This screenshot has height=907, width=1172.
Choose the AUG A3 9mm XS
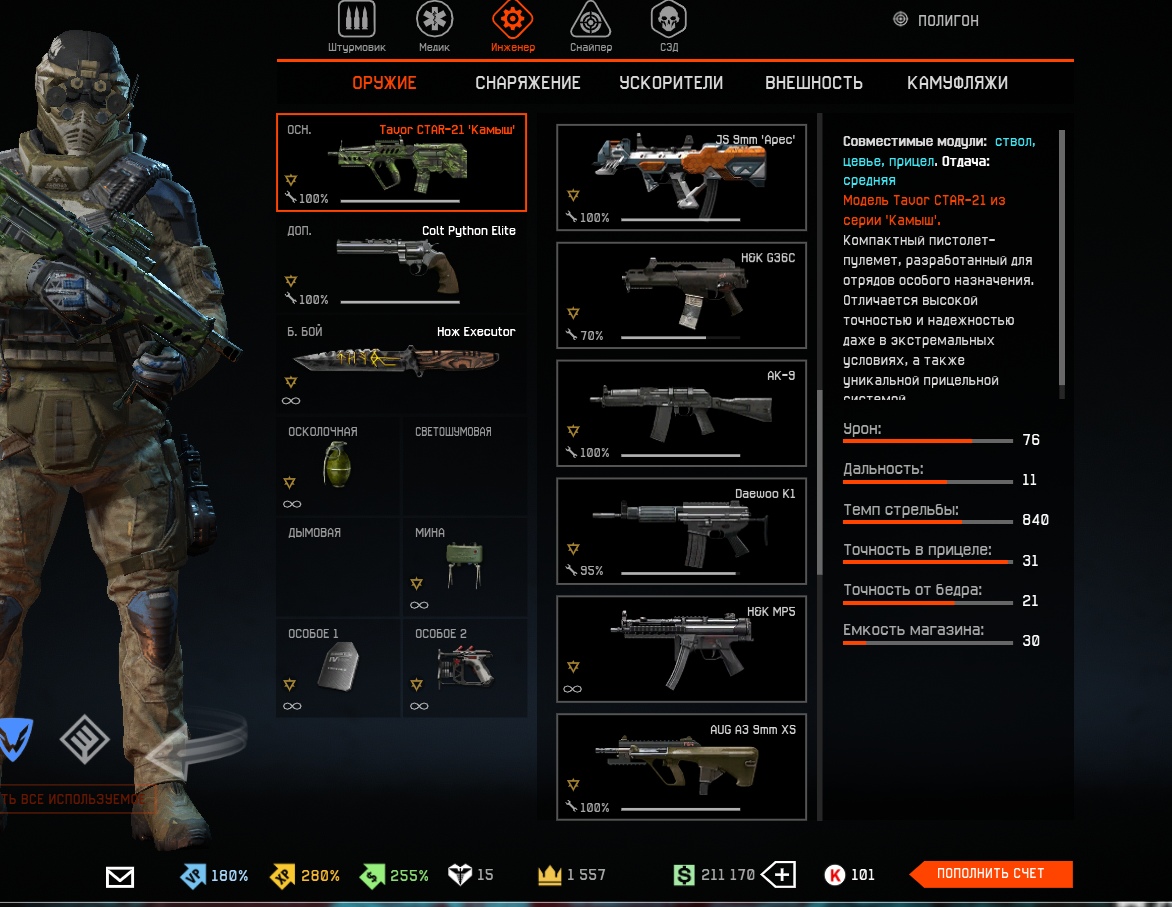[x=681, y=766]
